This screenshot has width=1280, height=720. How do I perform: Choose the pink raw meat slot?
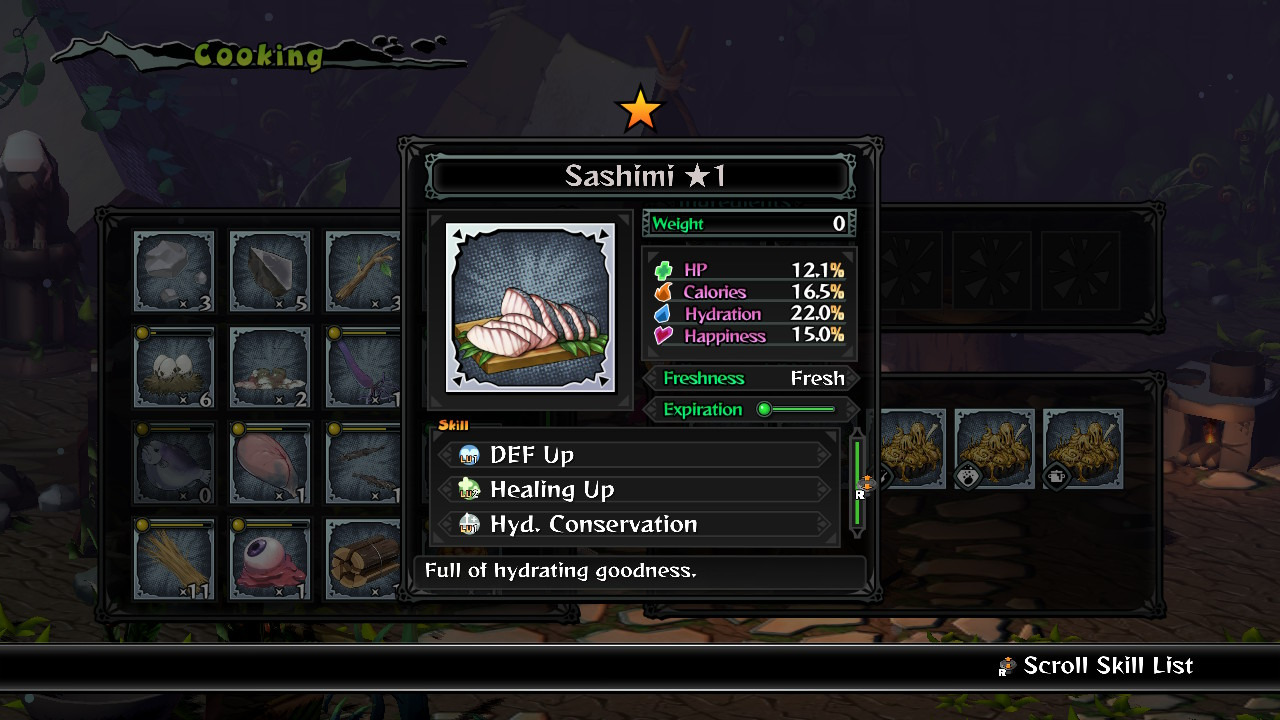[270, 462]
